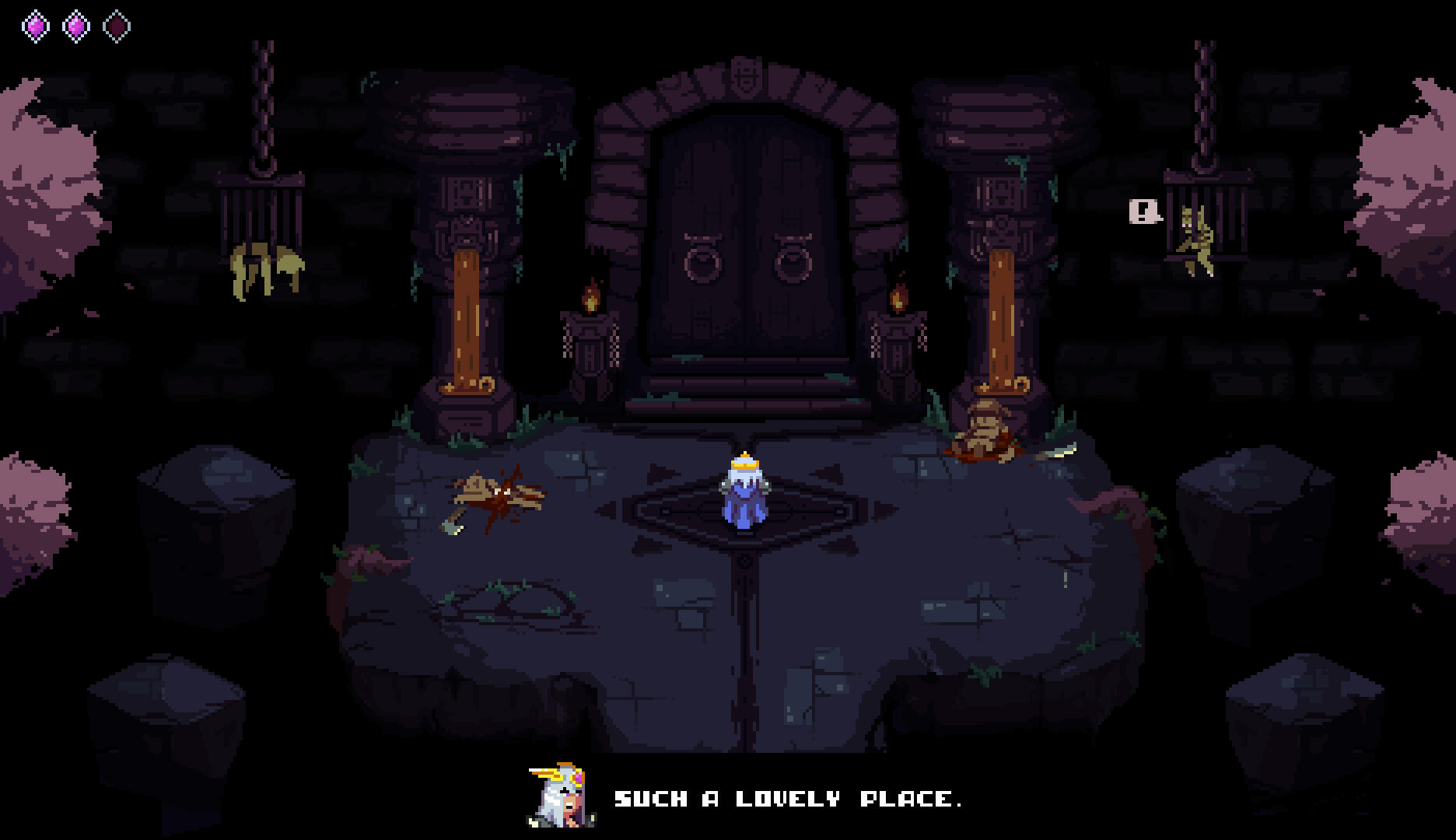Click the exclamation speech bubble marker

[x=1143, y=211]
